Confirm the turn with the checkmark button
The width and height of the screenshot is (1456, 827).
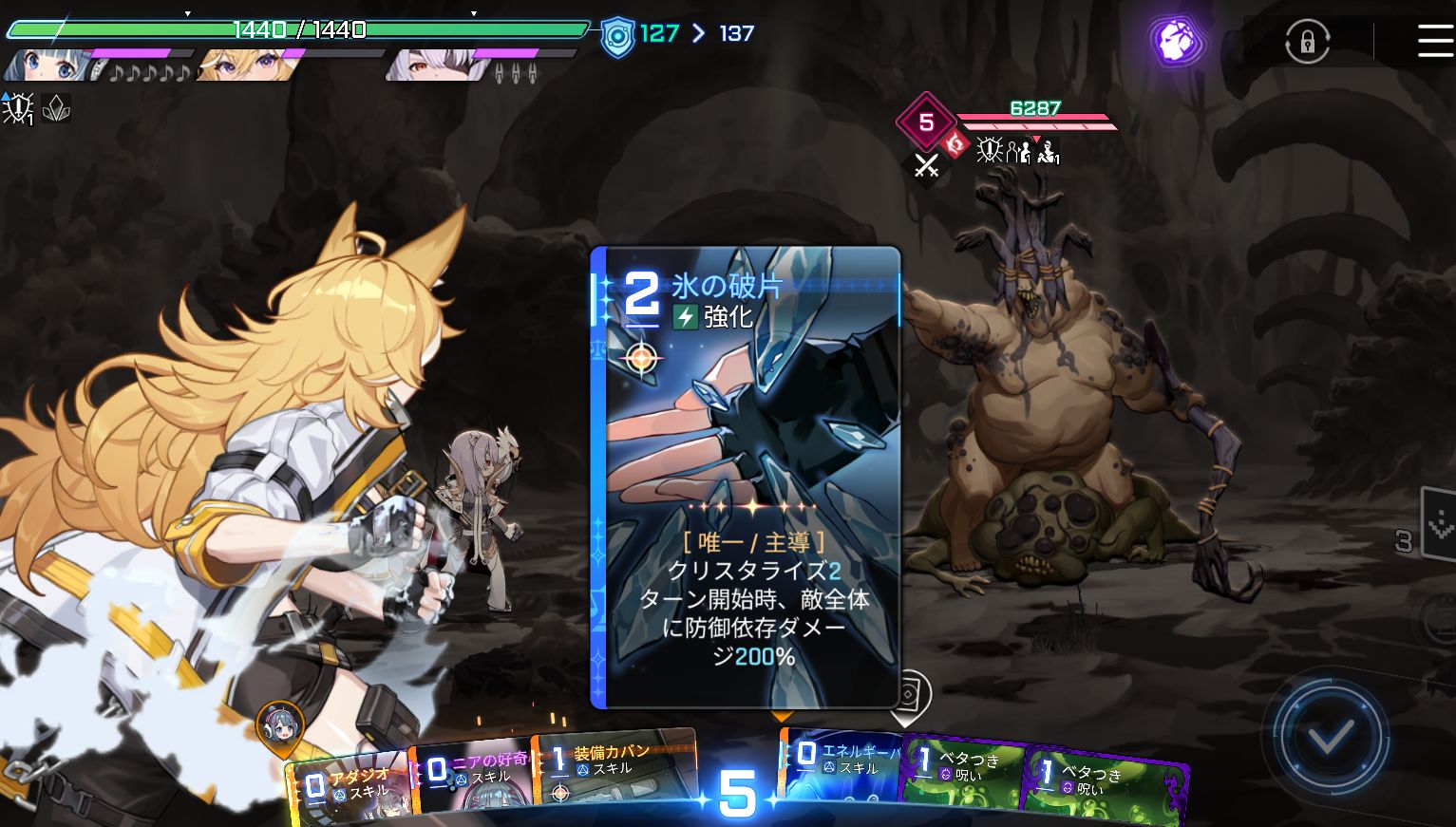(1330, 735)
